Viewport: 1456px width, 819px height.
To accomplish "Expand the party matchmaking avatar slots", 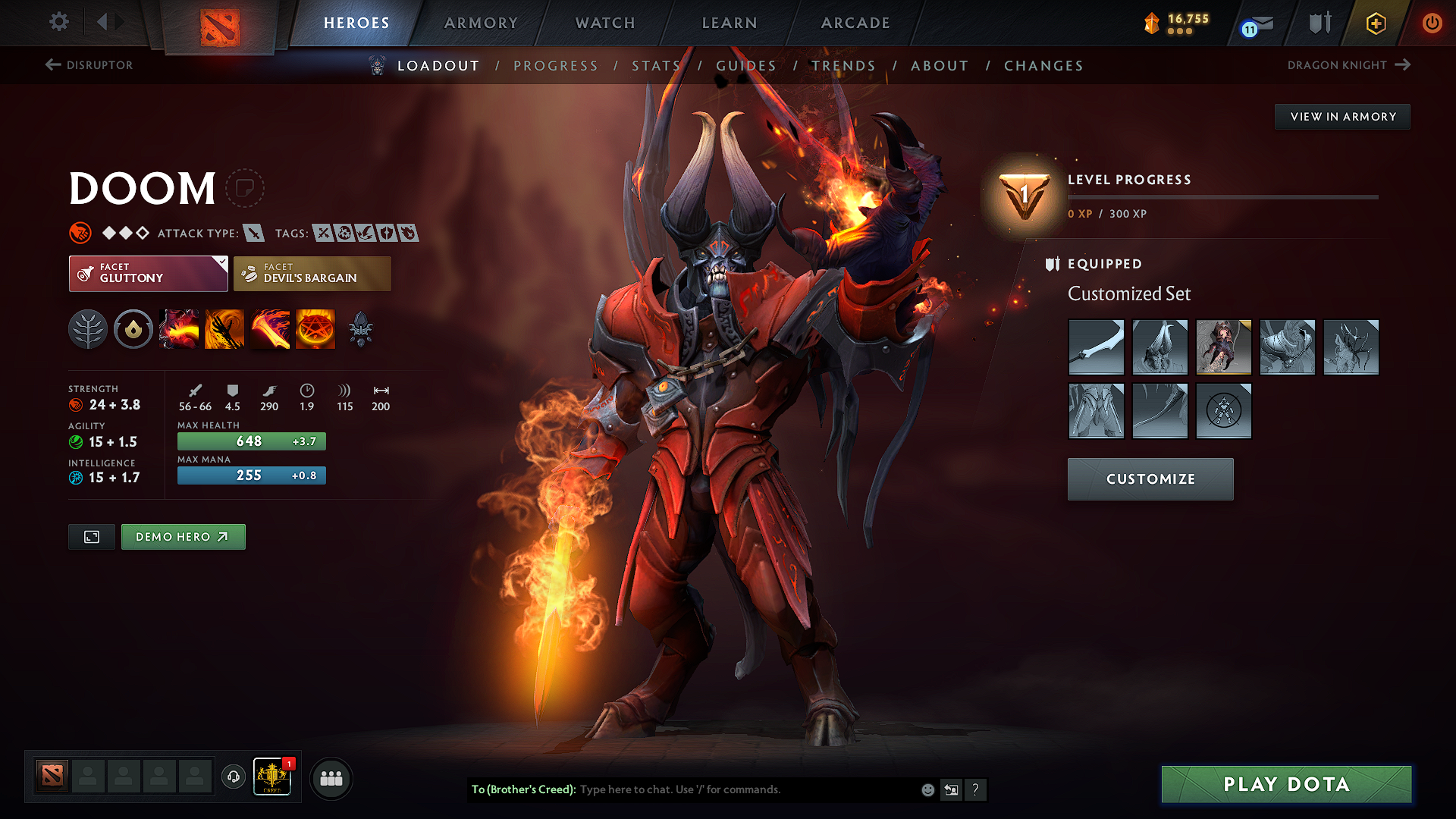I will coord(331,778).
